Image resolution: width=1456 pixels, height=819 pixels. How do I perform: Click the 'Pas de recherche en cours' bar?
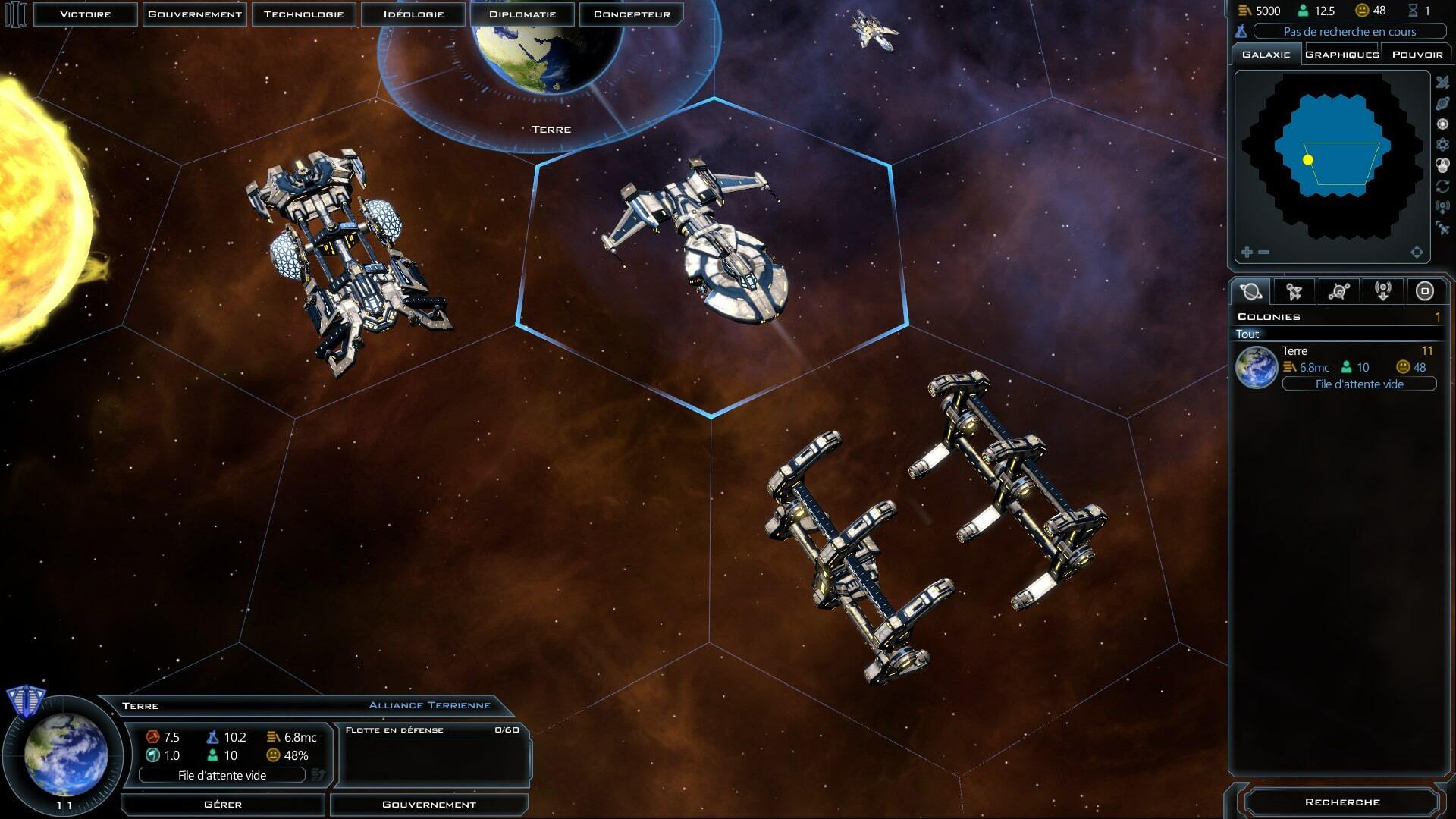click(x=1349, y=32)
